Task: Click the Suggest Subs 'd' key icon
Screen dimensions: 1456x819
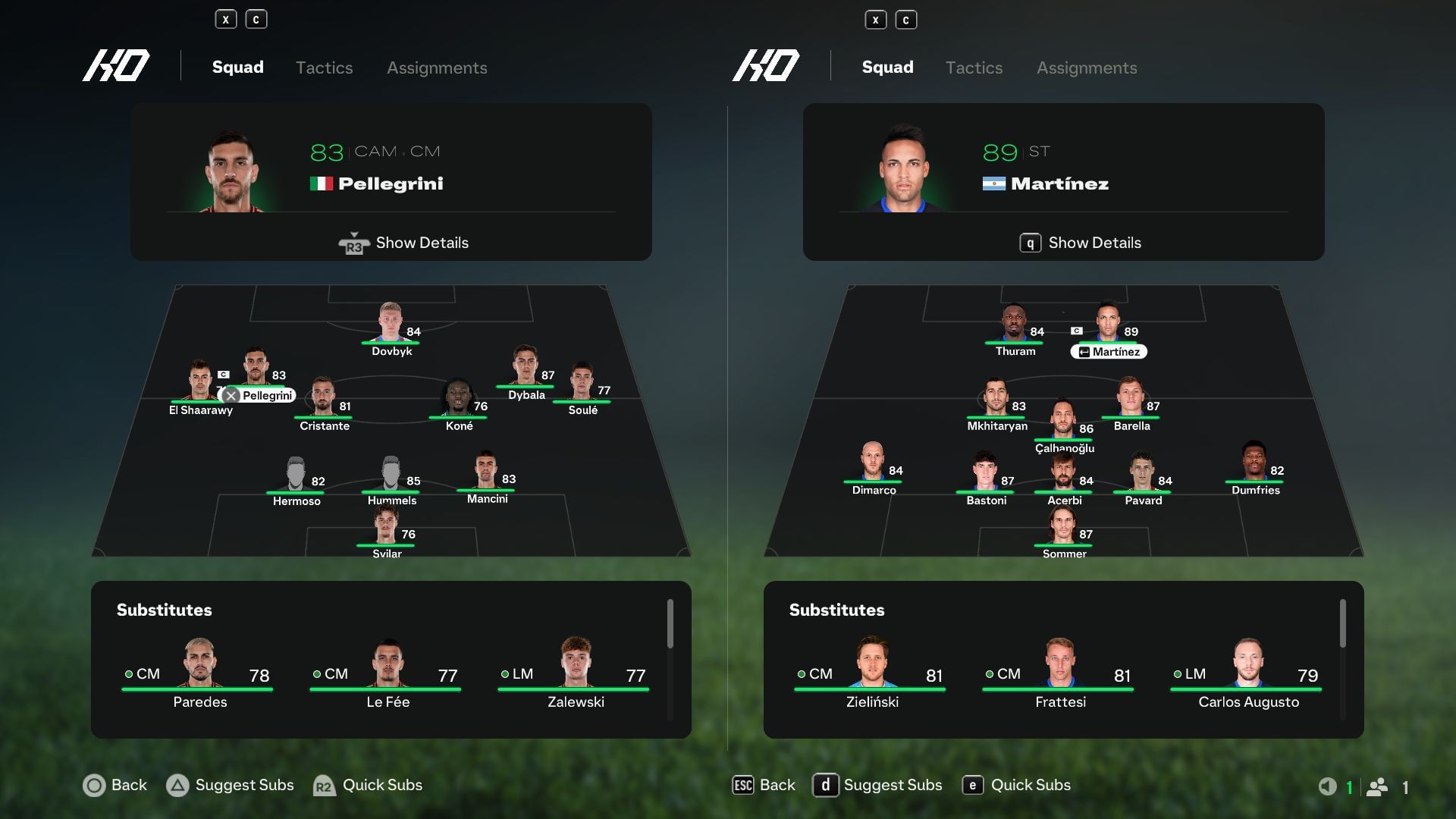Action: pos(827,786)
